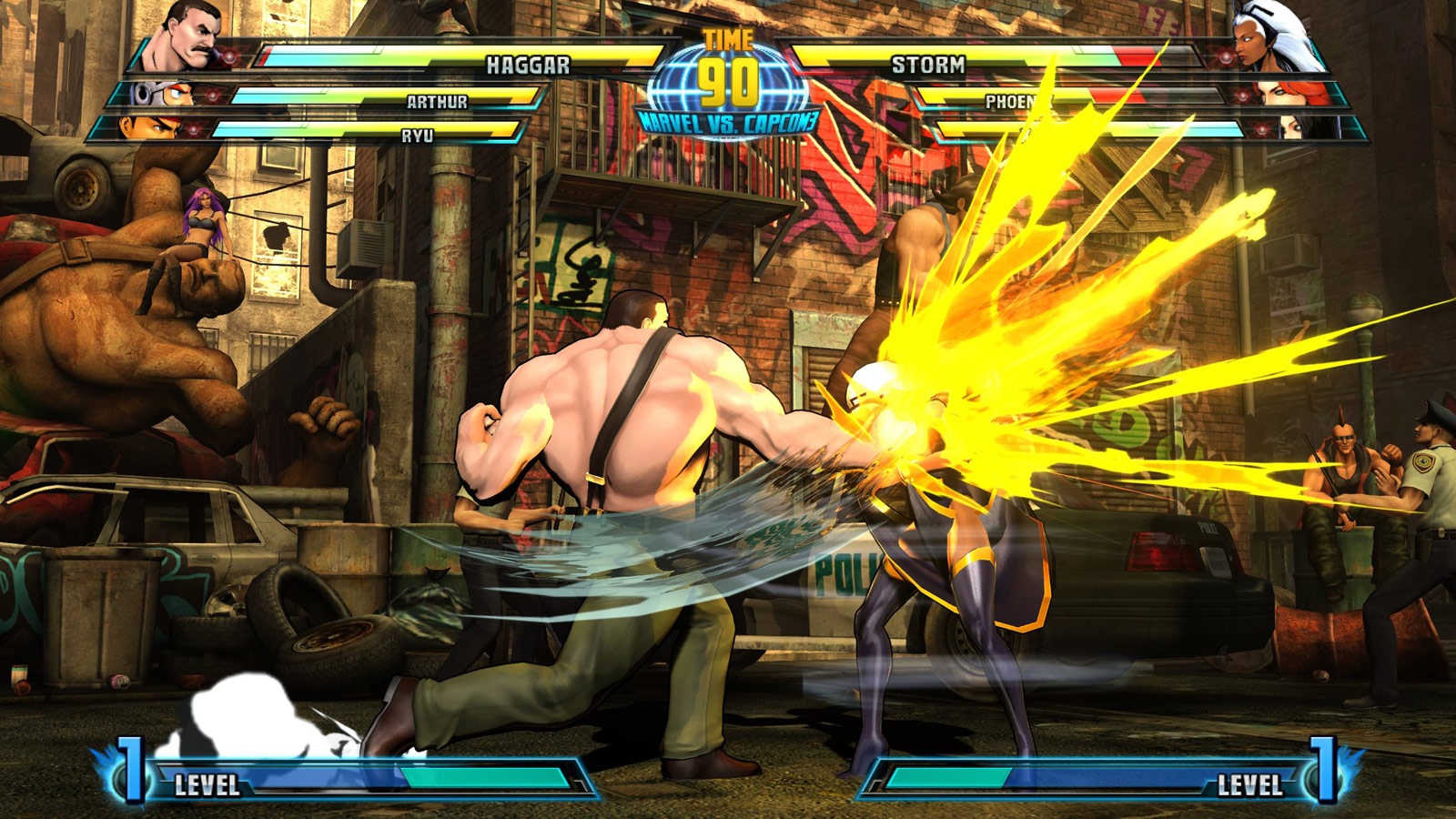Image resolution: width=1456 pixels, height=819 pixels.
Task: Select the STORM name label
Action: [928, 64]
